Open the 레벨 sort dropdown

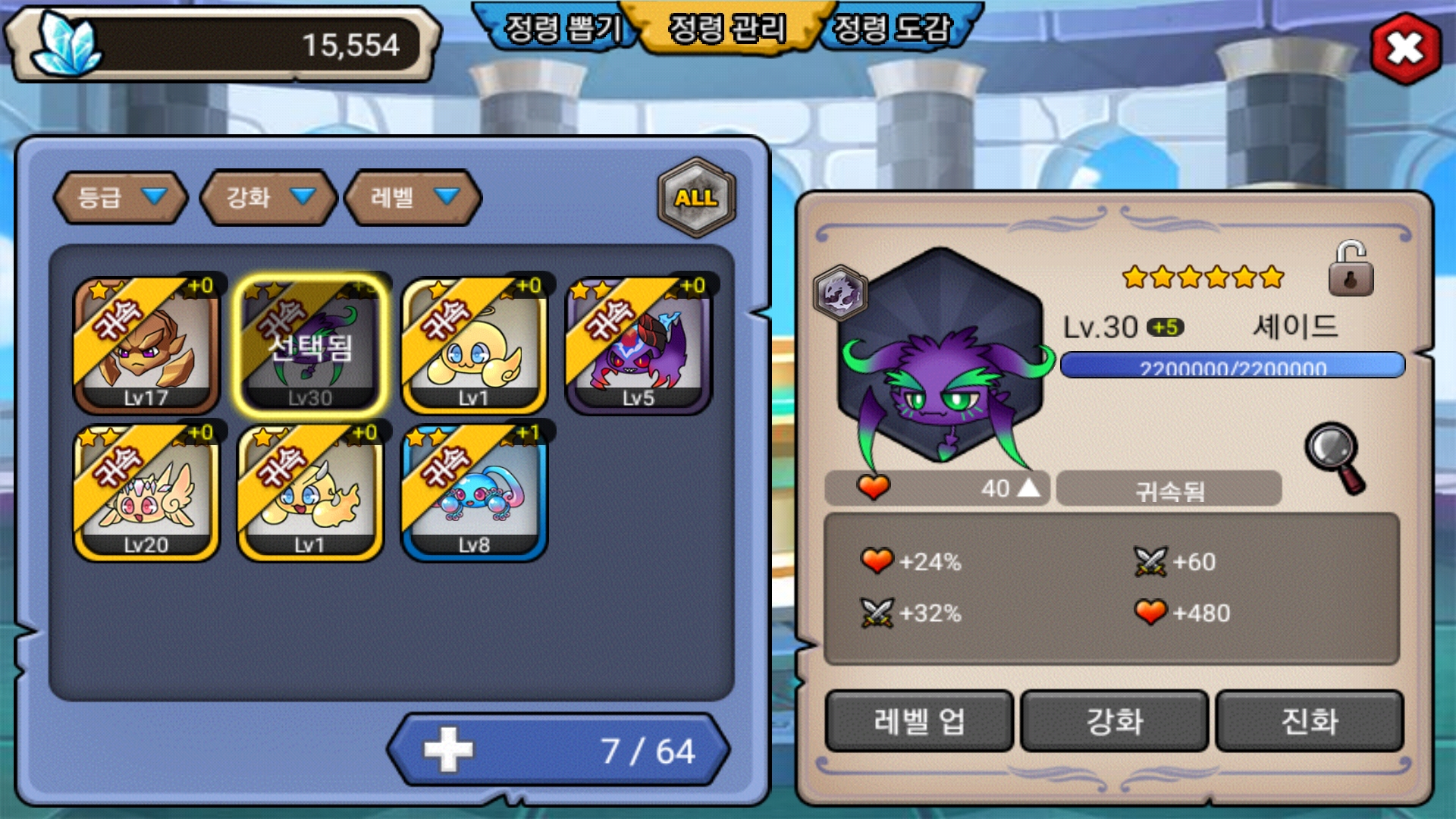(413, 198)
